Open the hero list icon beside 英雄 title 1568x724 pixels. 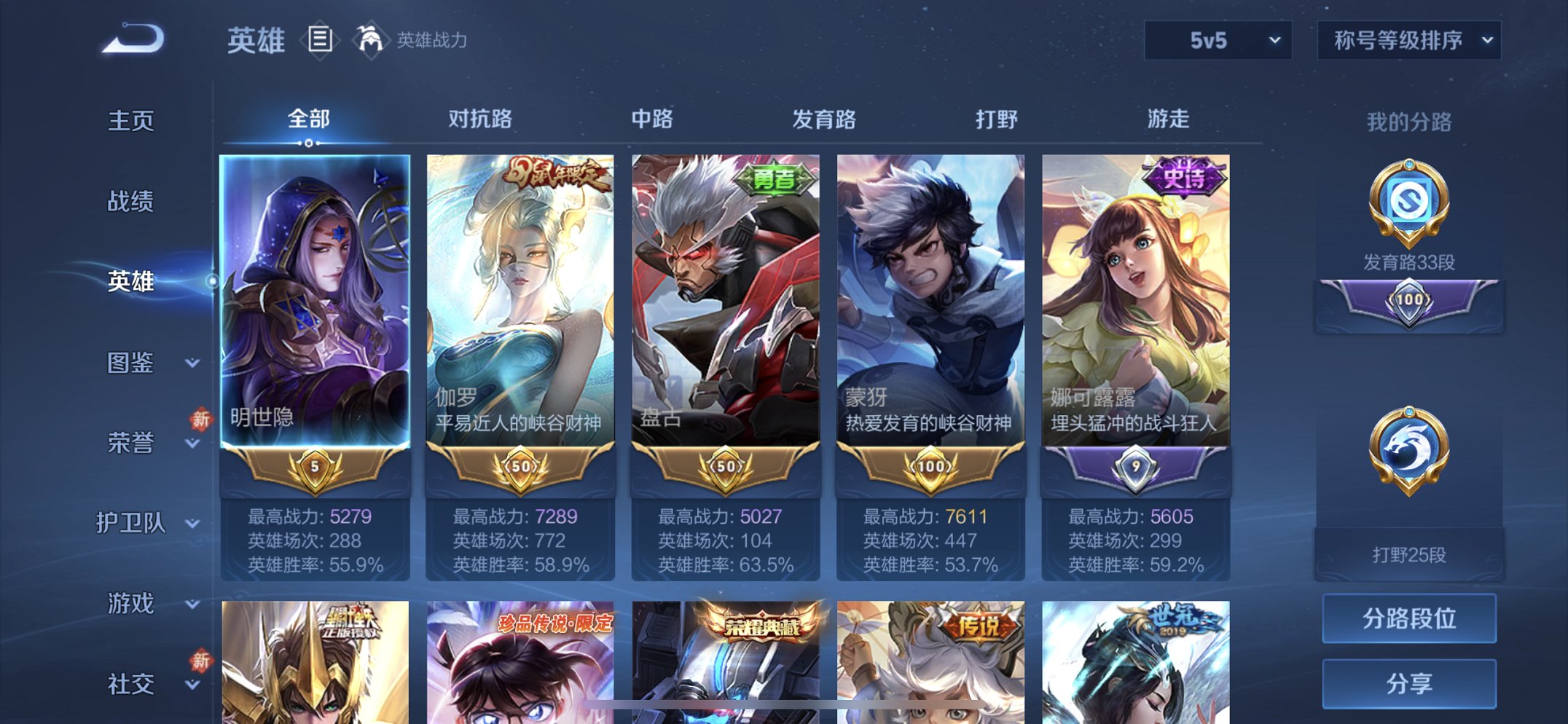(319, 42)
